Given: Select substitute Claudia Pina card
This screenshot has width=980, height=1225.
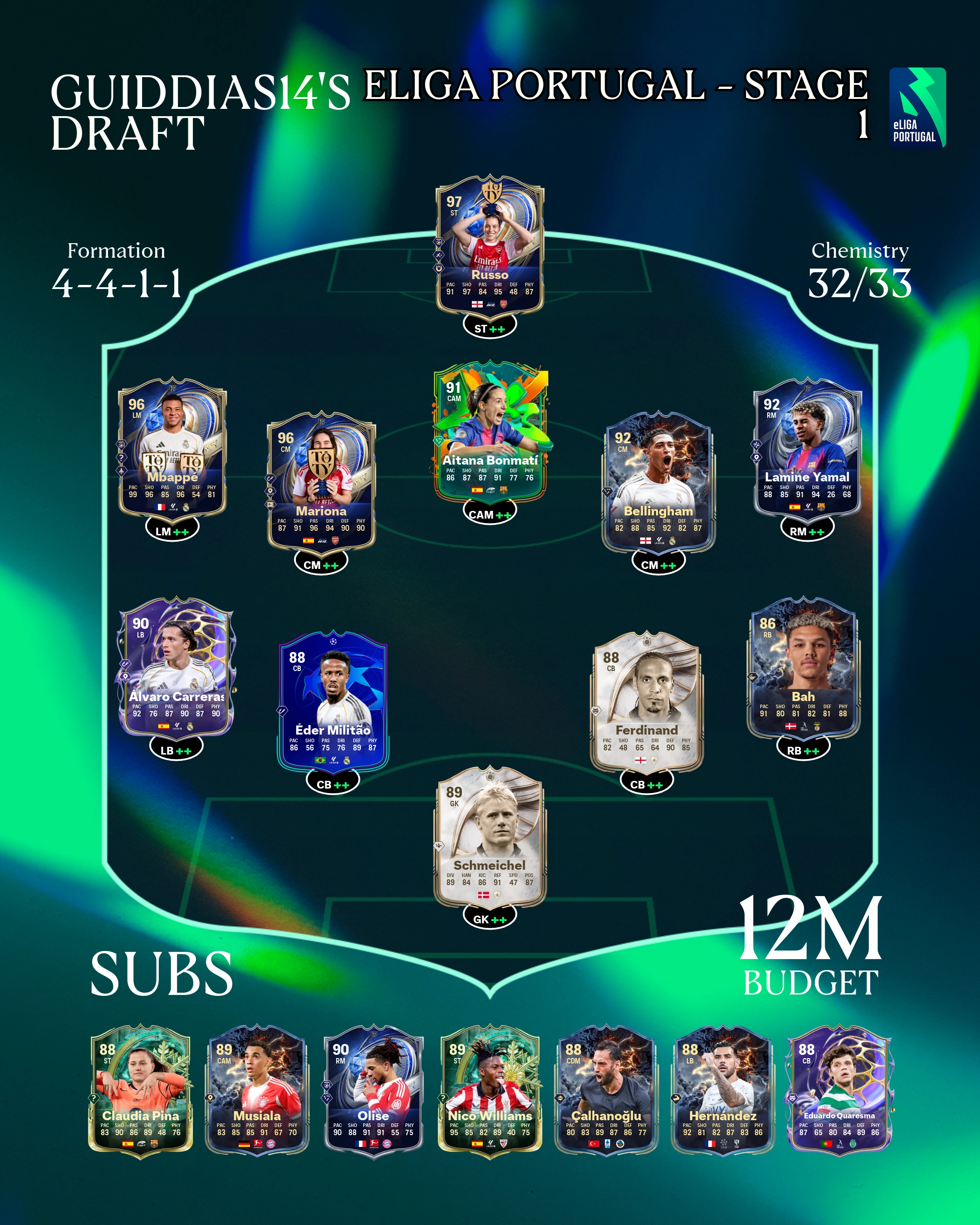Looking at the screenshot, I should 141,1091.
